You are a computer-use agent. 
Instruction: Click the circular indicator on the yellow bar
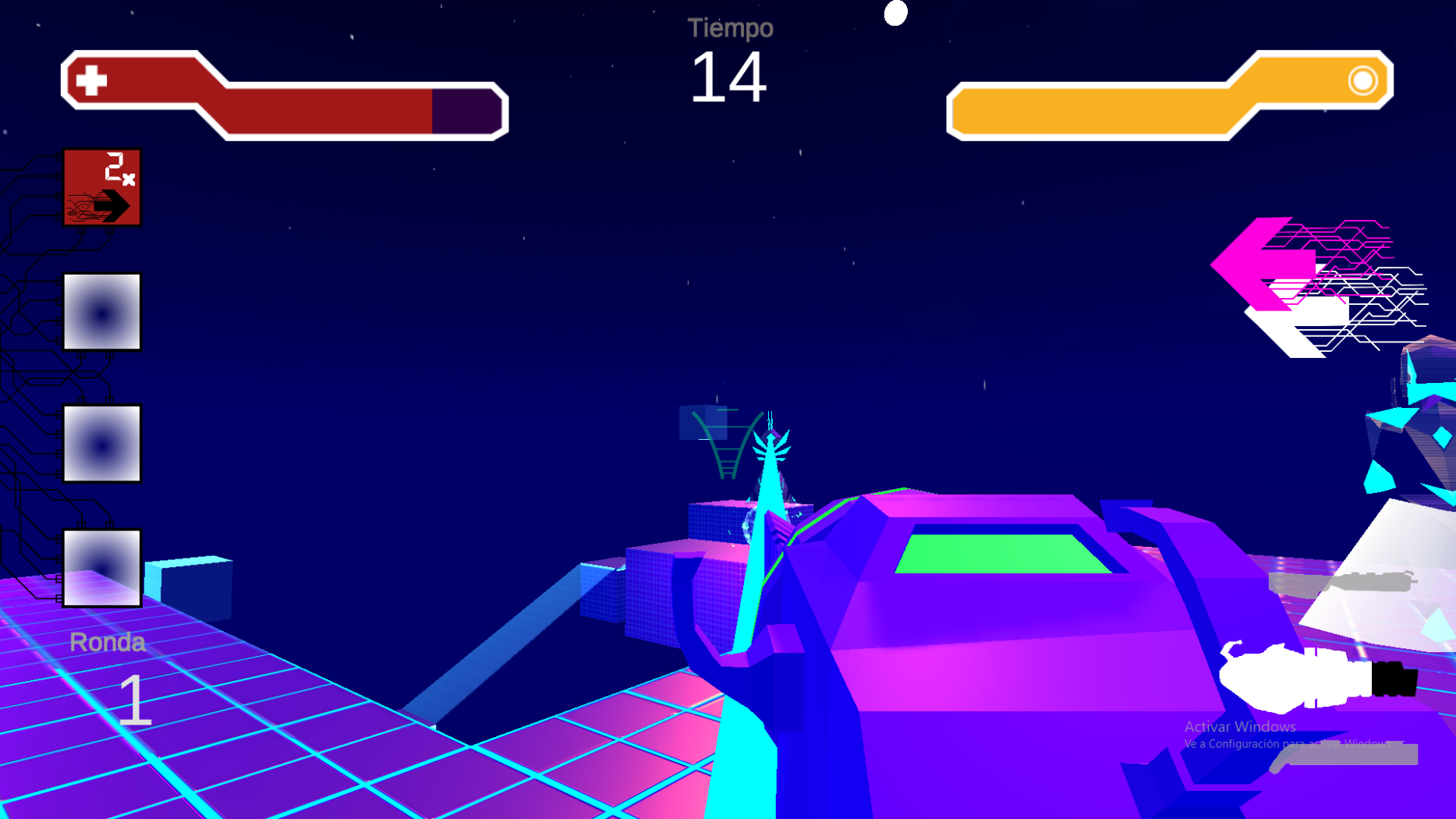[1362, 80]
